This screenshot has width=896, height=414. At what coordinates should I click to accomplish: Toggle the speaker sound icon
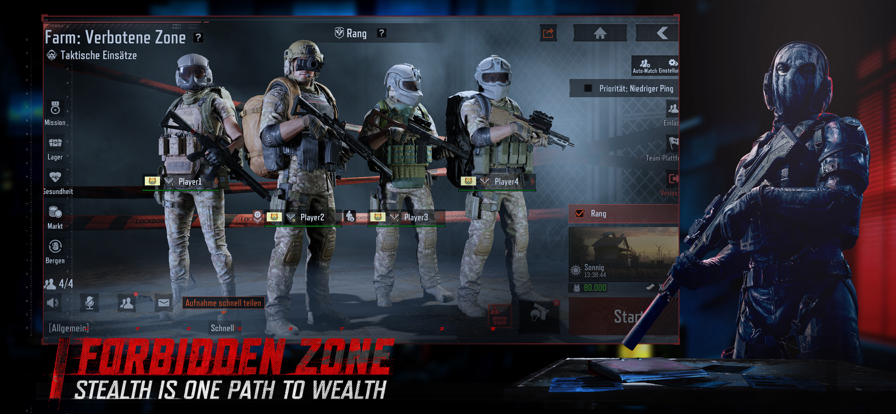click(53, 302)
